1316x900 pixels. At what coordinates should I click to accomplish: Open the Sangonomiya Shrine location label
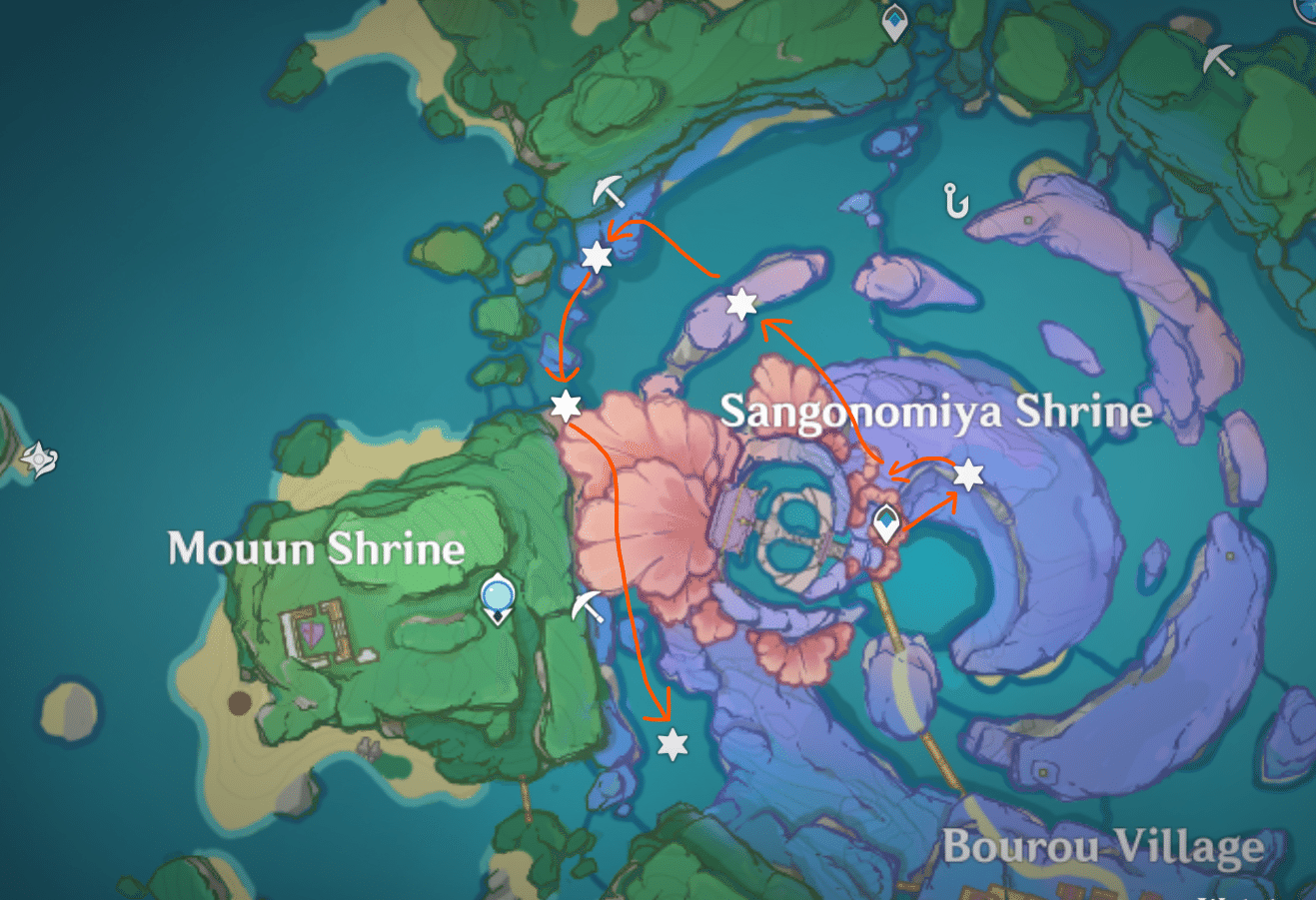(939, 412)
